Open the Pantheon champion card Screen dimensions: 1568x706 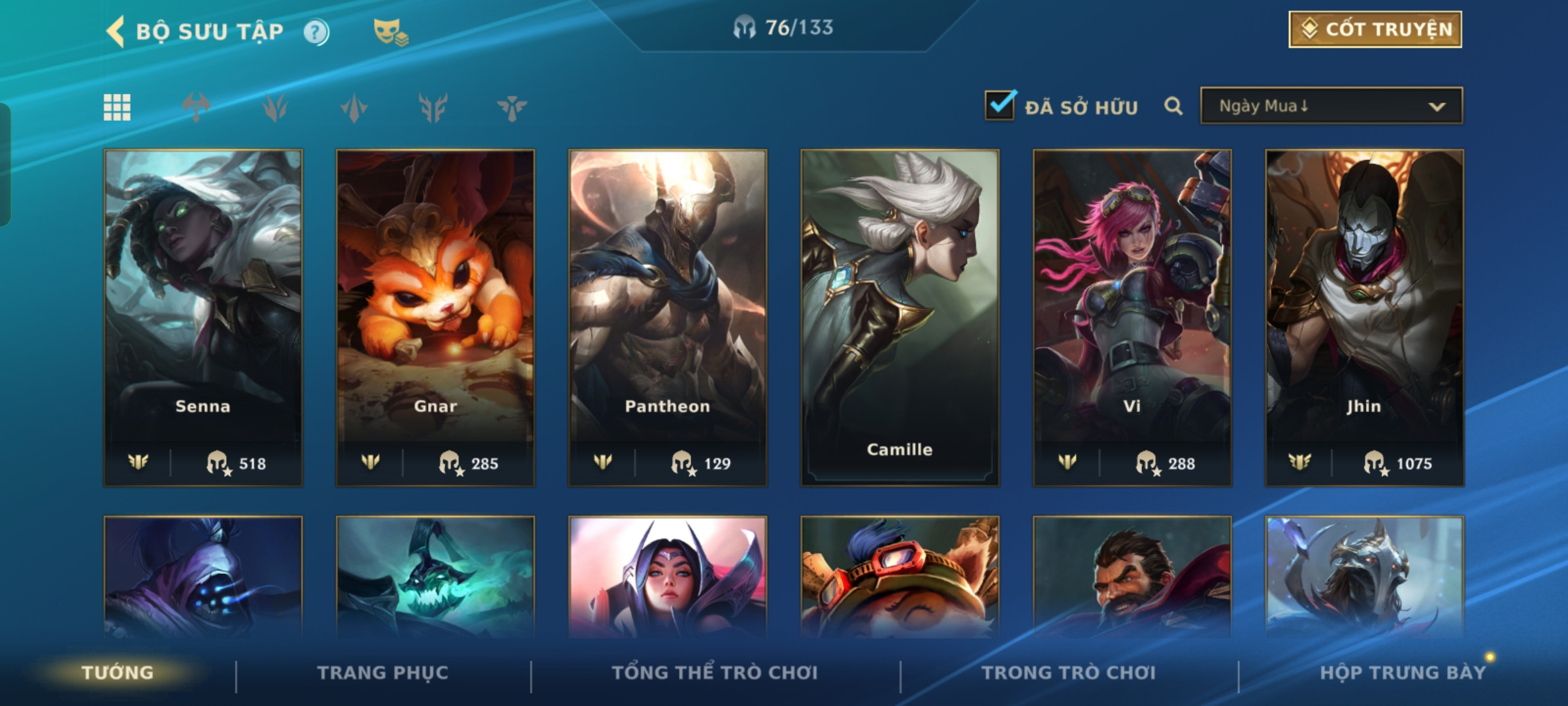667,317
